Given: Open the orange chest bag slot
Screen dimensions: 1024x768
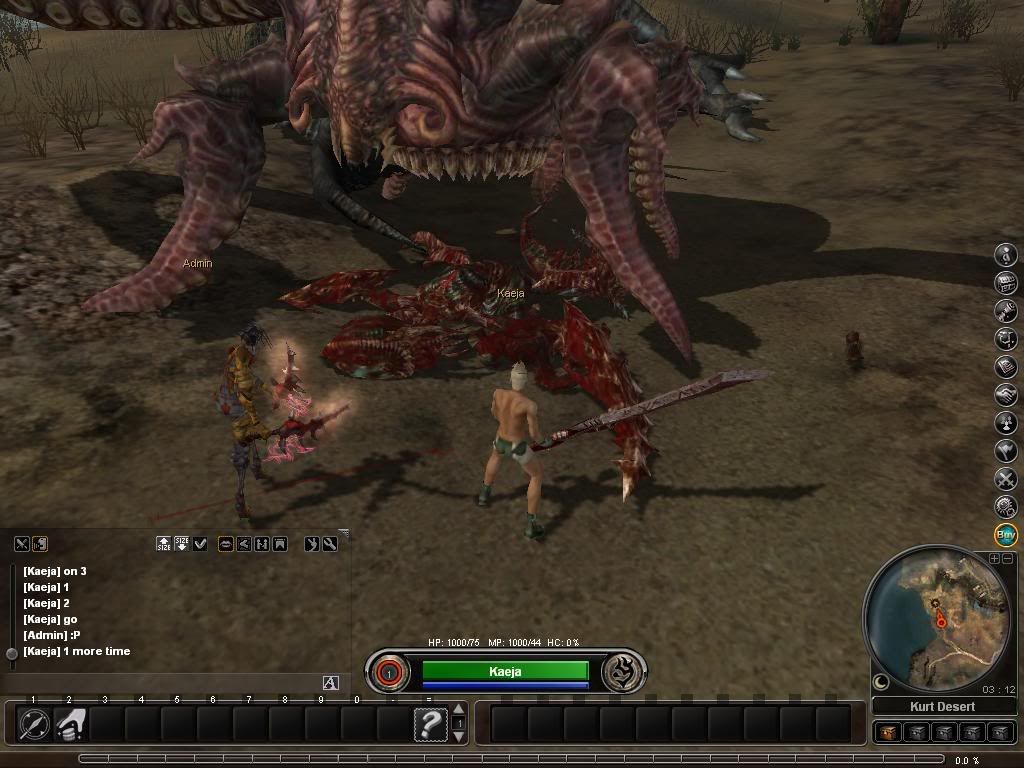Looking at the screenshot, I should tap(887, 733).
